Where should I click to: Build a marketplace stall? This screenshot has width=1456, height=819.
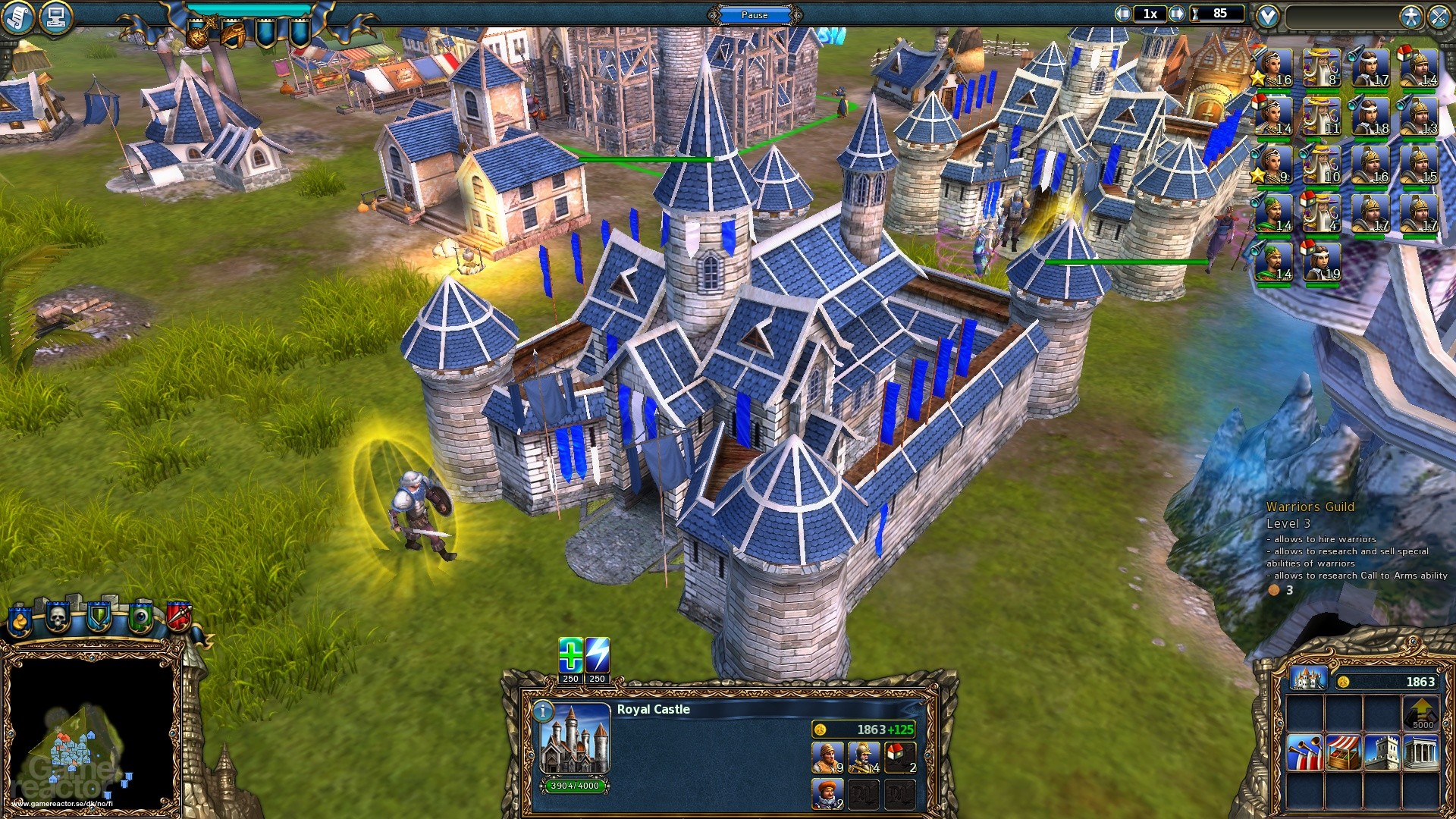(1342, 752)
